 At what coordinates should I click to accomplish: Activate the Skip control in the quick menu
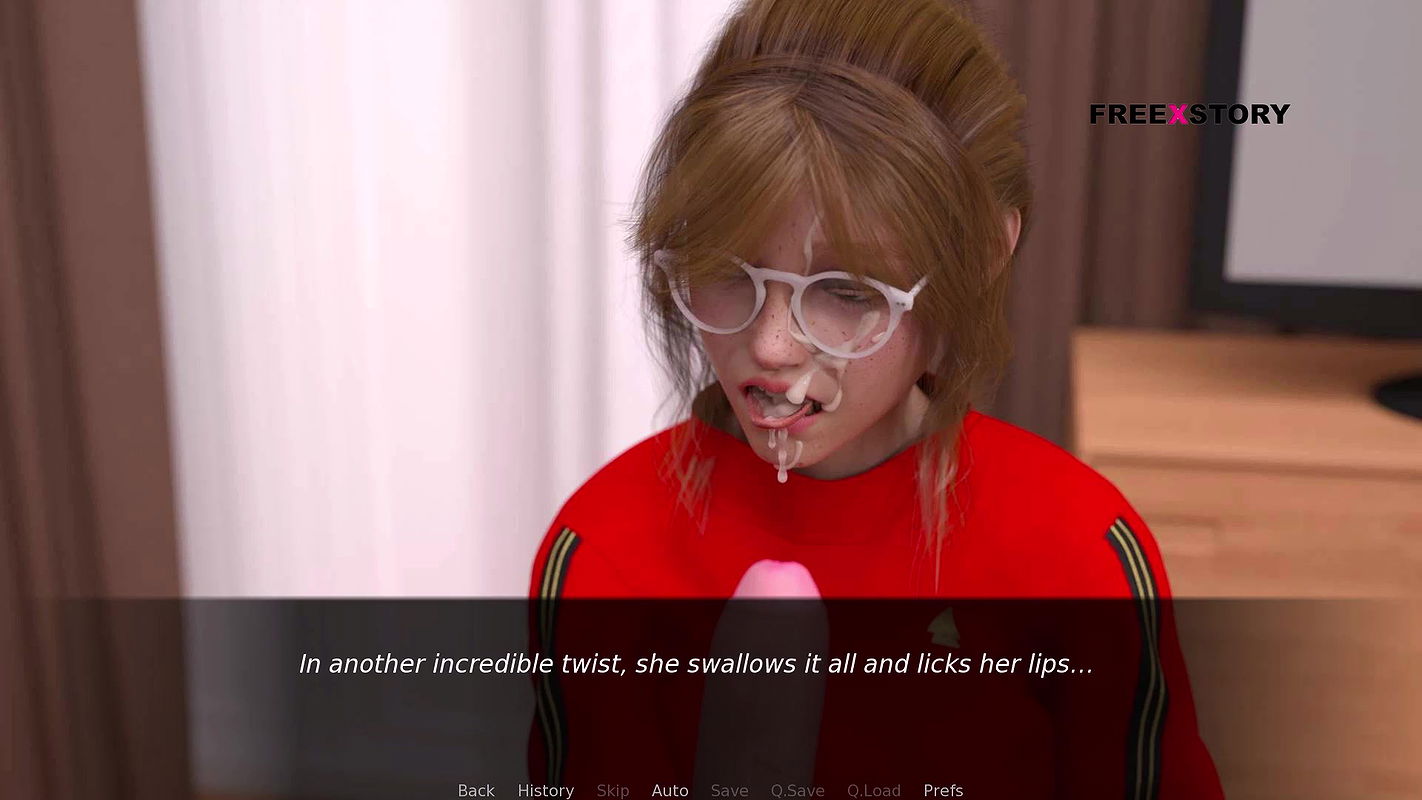613,790
